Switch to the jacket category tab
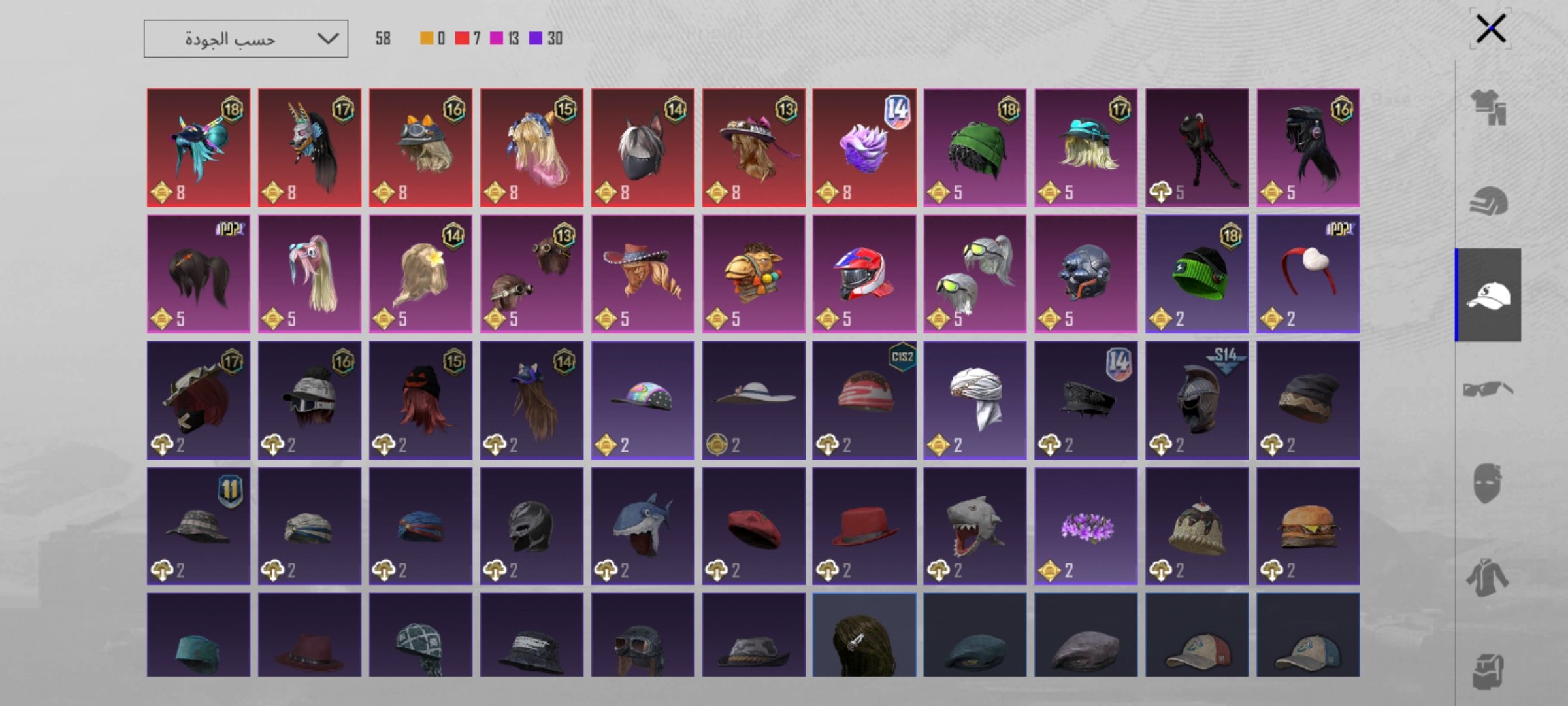Viewport: 1568px width, 706px height. coord(1488,578)
